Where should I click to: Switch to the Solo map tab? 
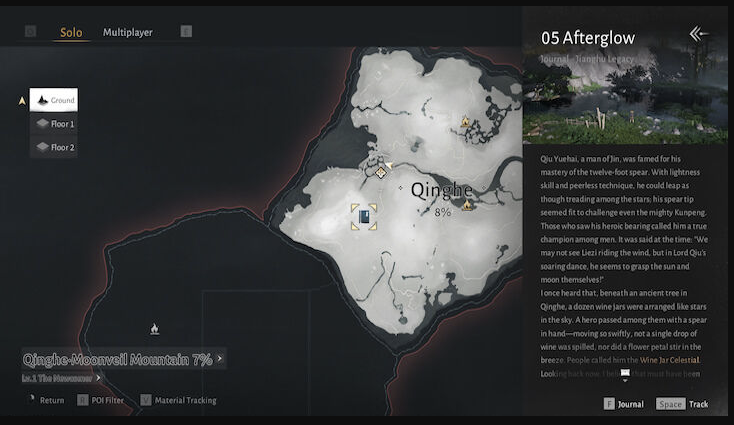click(71, 32)
